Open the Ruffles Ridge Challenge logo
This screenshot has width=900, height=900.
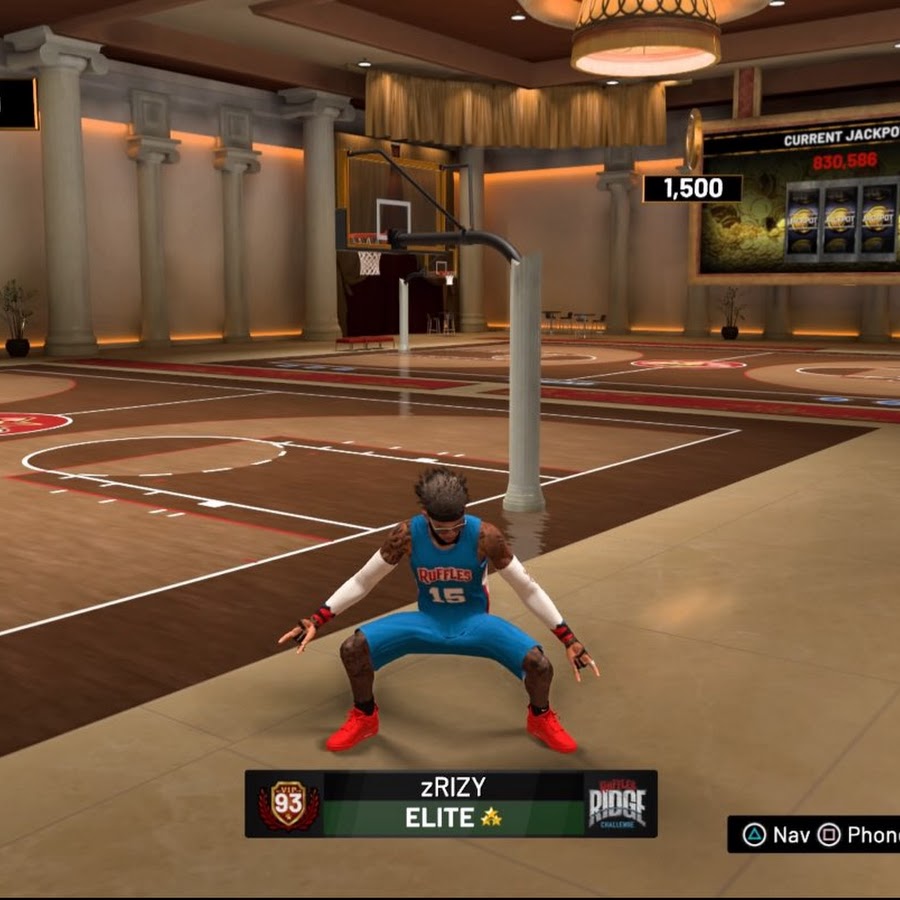616,804
